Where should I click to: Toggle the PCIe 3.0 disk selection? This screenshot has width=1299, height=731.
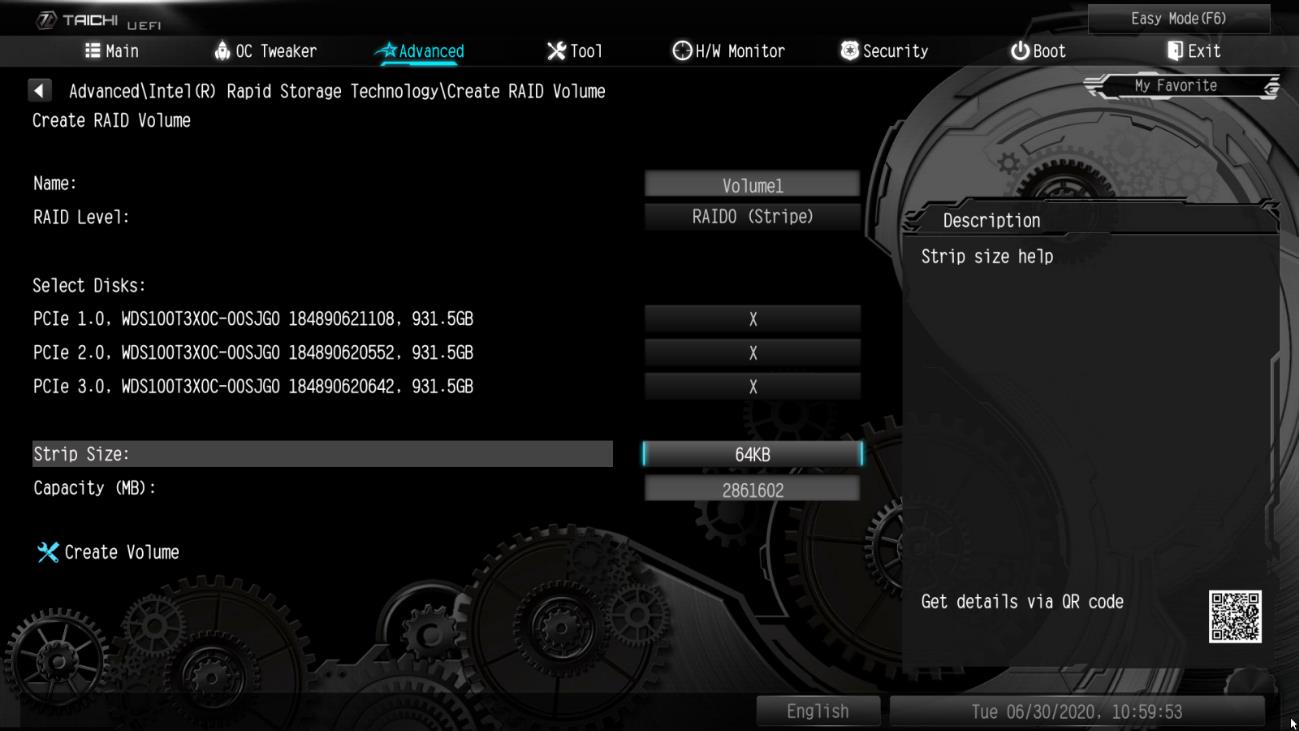click(x=751, y=385)
